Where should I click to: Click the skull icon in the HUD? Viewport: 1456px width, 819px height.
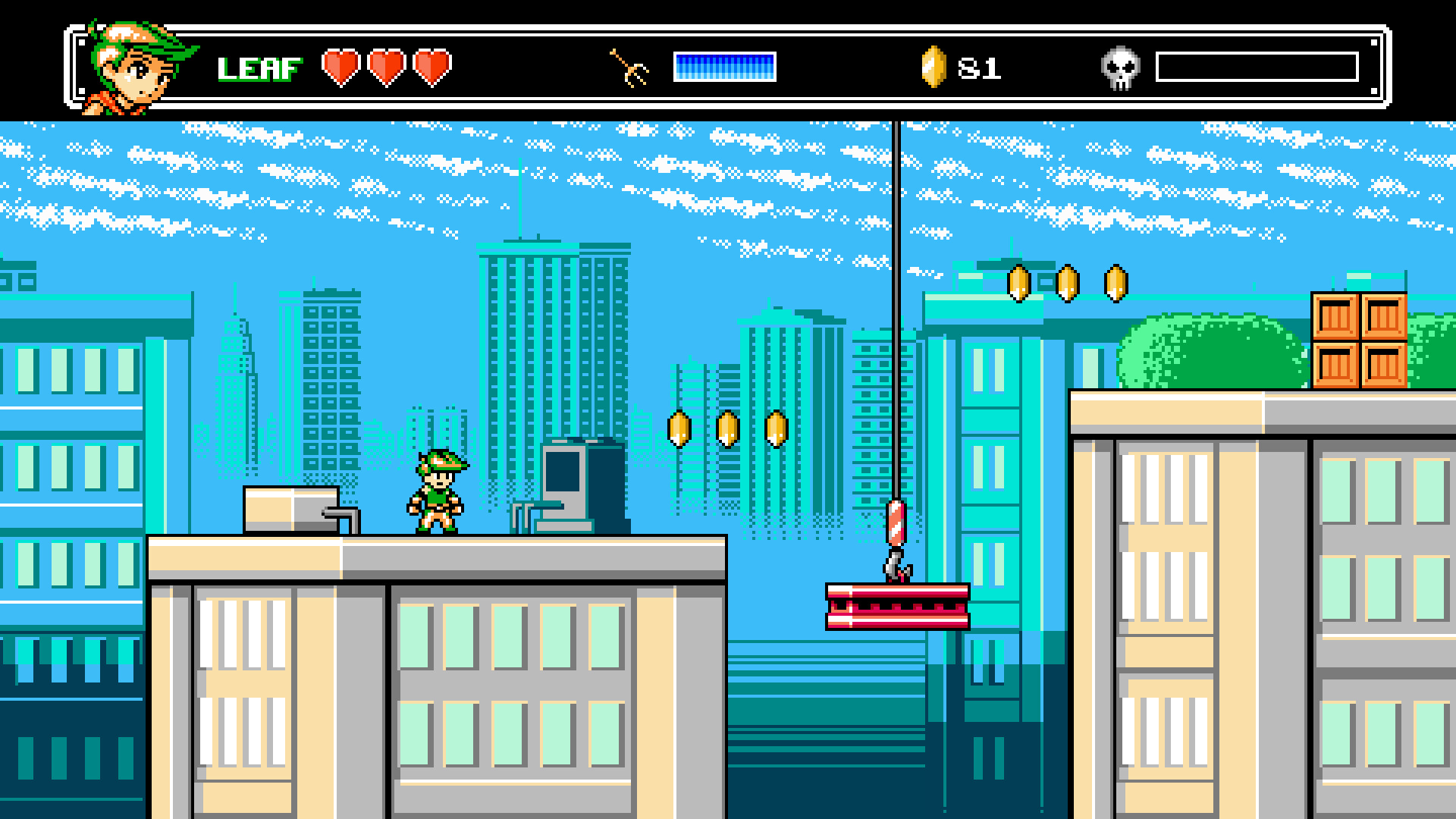pyautogui.click(x=1120, y=67)
